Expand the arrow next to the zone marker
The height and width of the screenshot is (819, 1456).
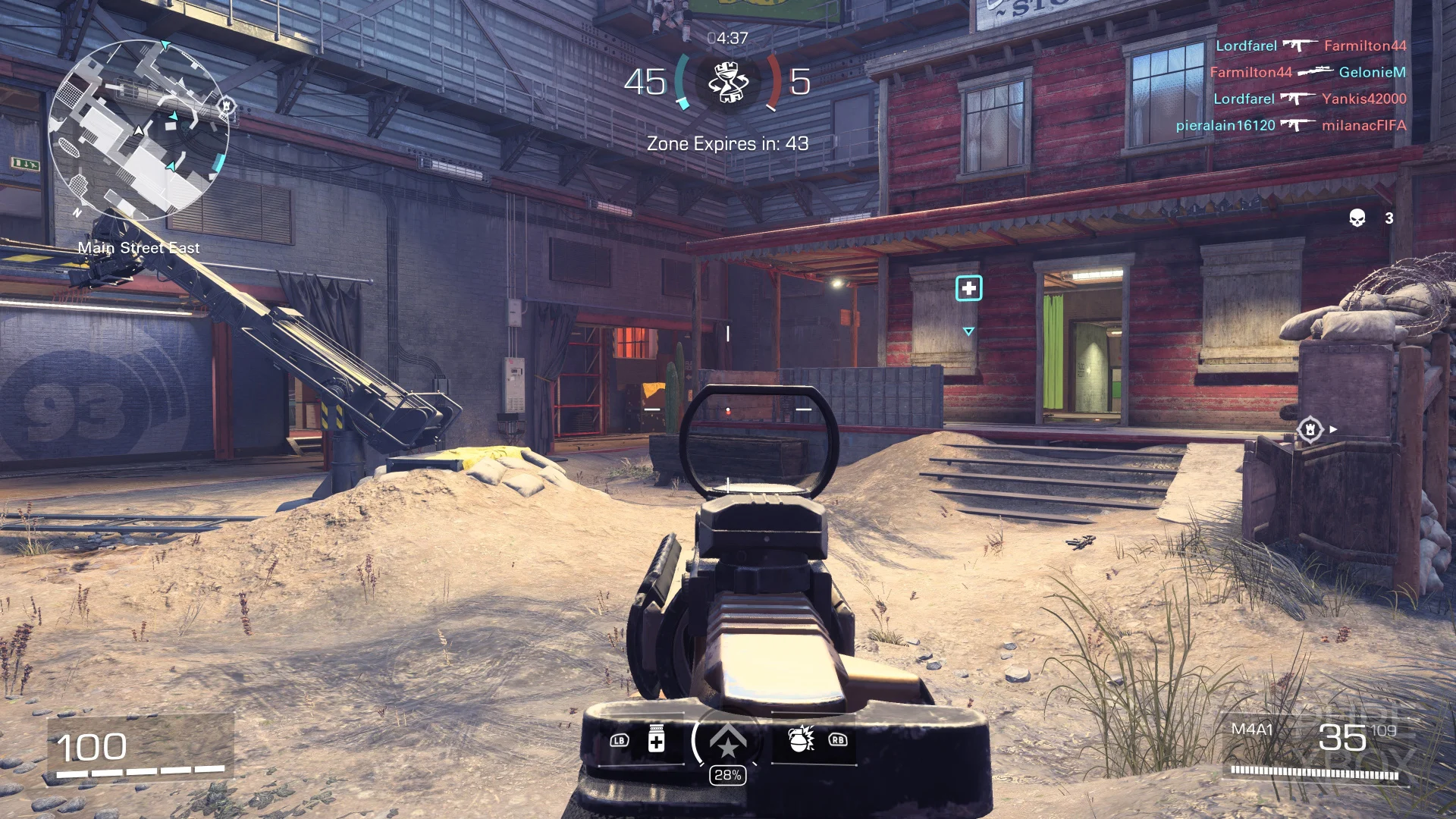[1332, 428]
